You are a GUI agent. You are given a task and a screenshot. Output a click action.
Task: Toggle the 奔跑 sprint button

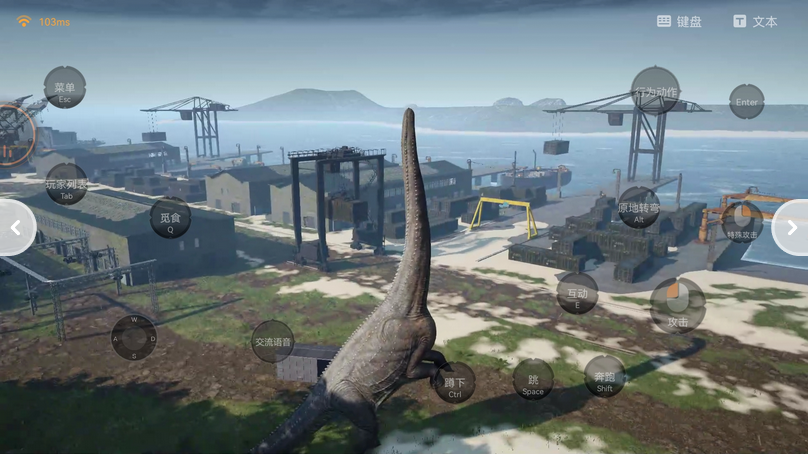pyautogui.click(x=604, y=377)
